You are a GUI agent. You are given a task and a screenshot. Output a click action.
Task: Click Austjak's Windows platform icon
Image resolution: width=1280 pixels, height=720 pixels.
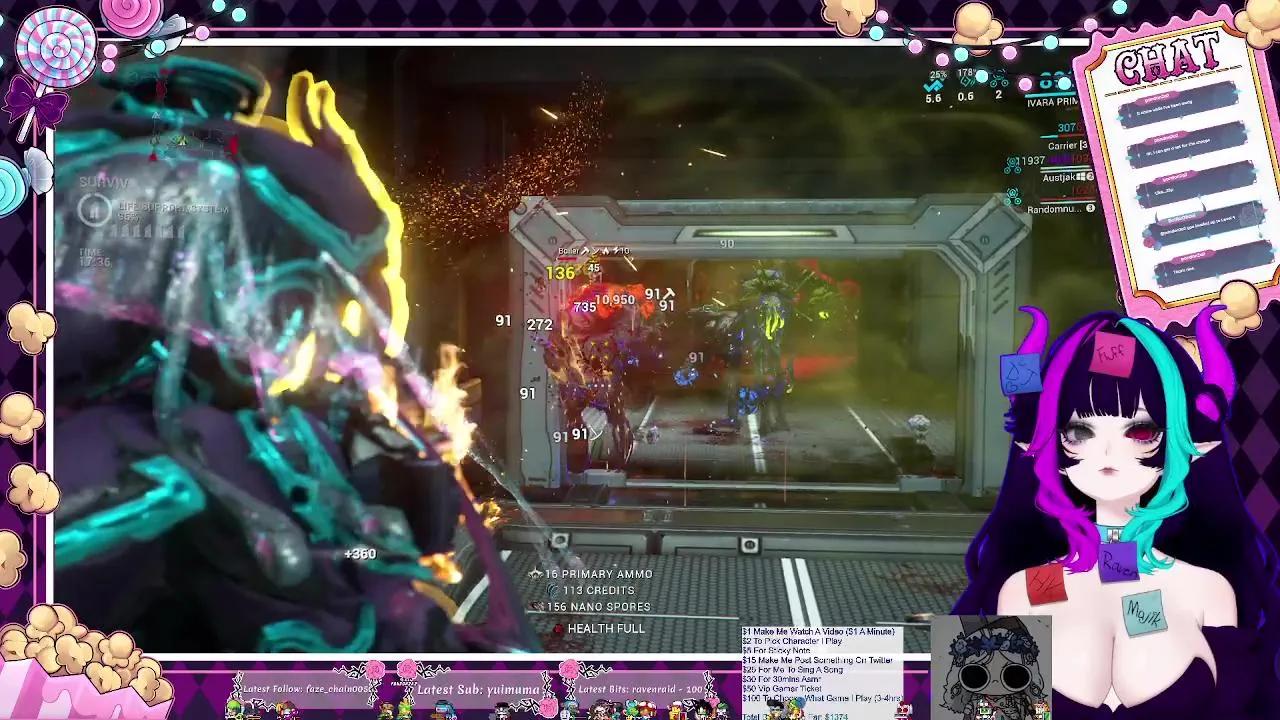pos(1081,177)
